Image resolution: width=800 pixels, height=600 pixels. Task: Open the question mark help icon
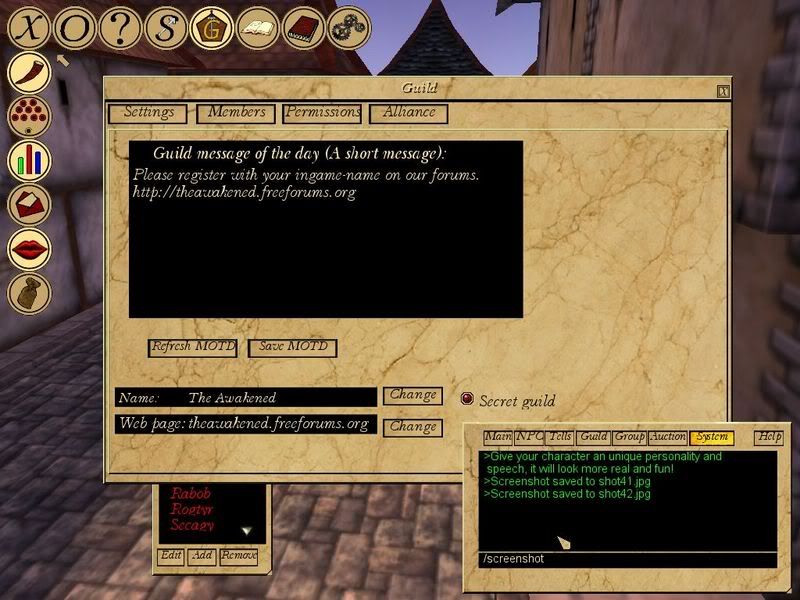point(121,27)
